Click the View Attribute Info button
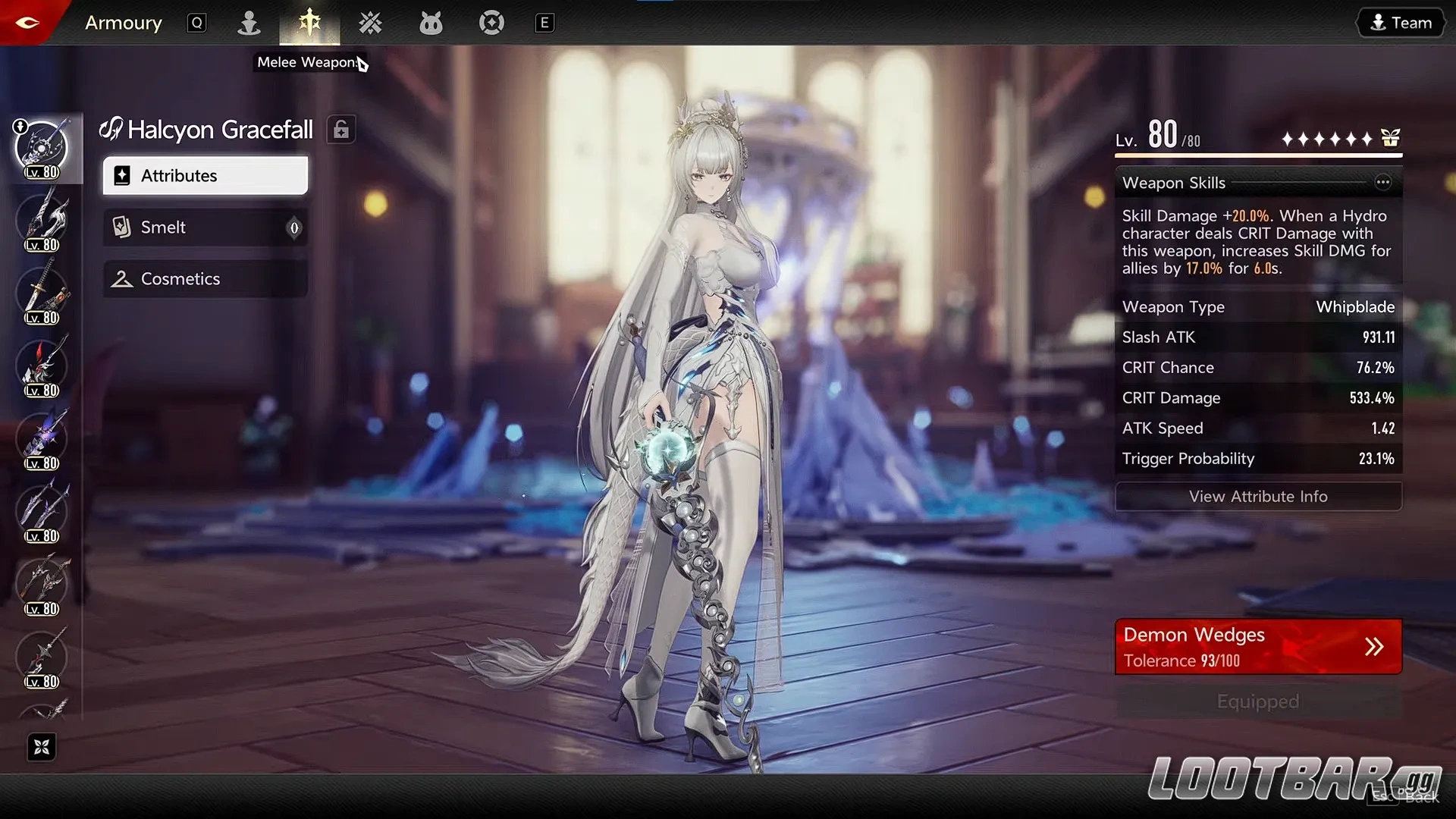 (x=1258, y=497)
